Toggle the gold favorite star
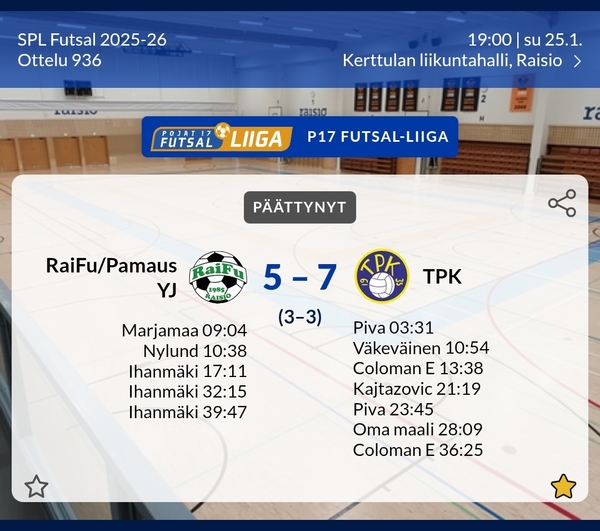Image resolution: width=600 pixels, height=531 pixels. [563, 487]
